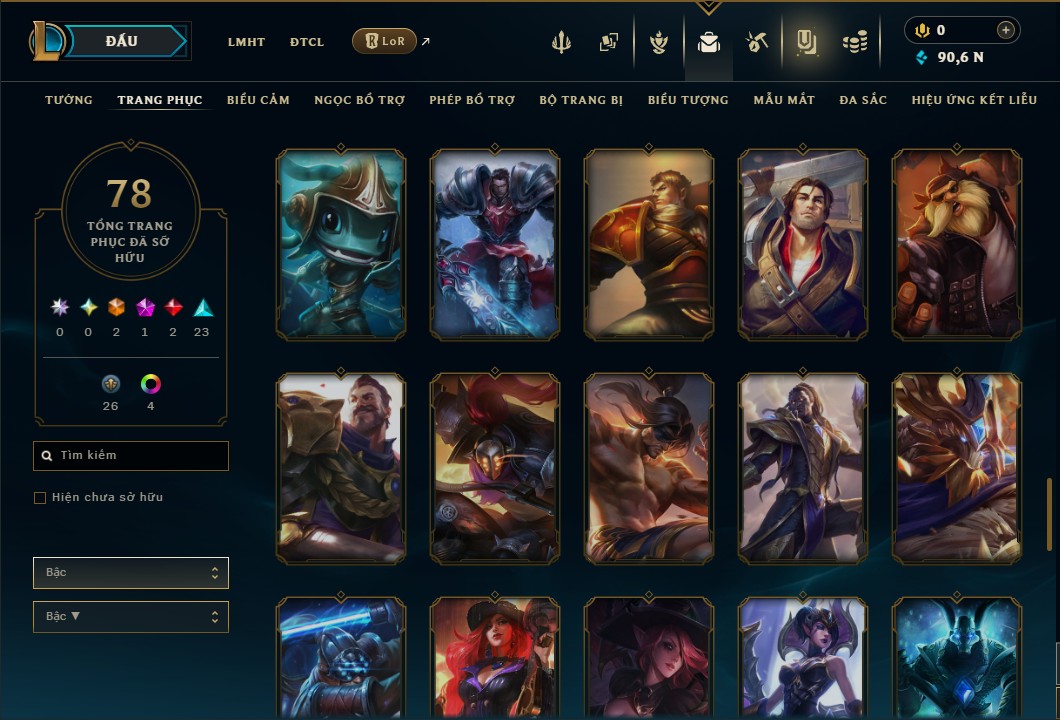
Task: Select the PHÉP BỔ TRỢ tab
Action: 472,100
